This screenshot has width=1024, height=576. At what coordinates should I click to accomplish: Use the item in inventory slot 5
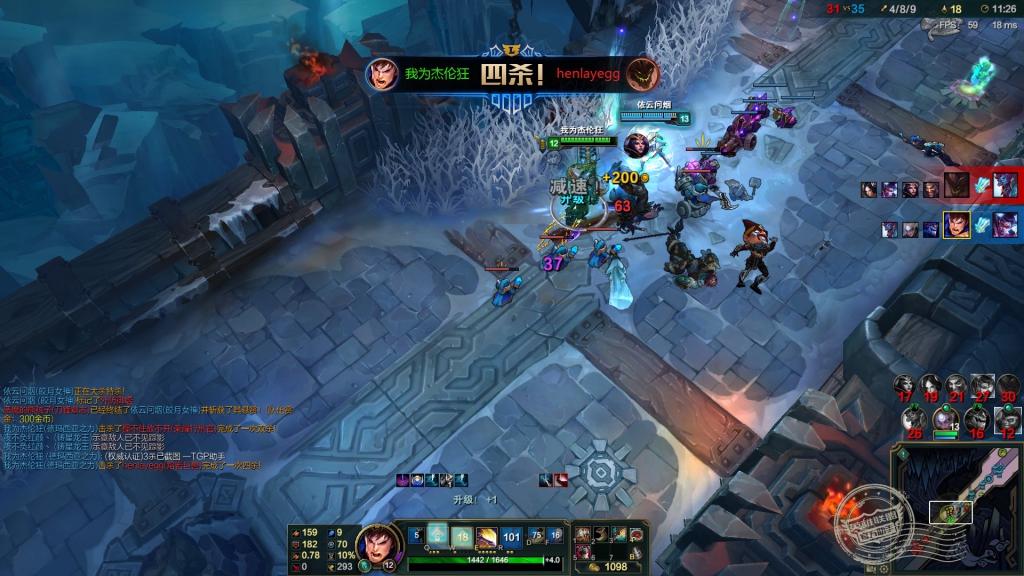(x=583, y=552)
